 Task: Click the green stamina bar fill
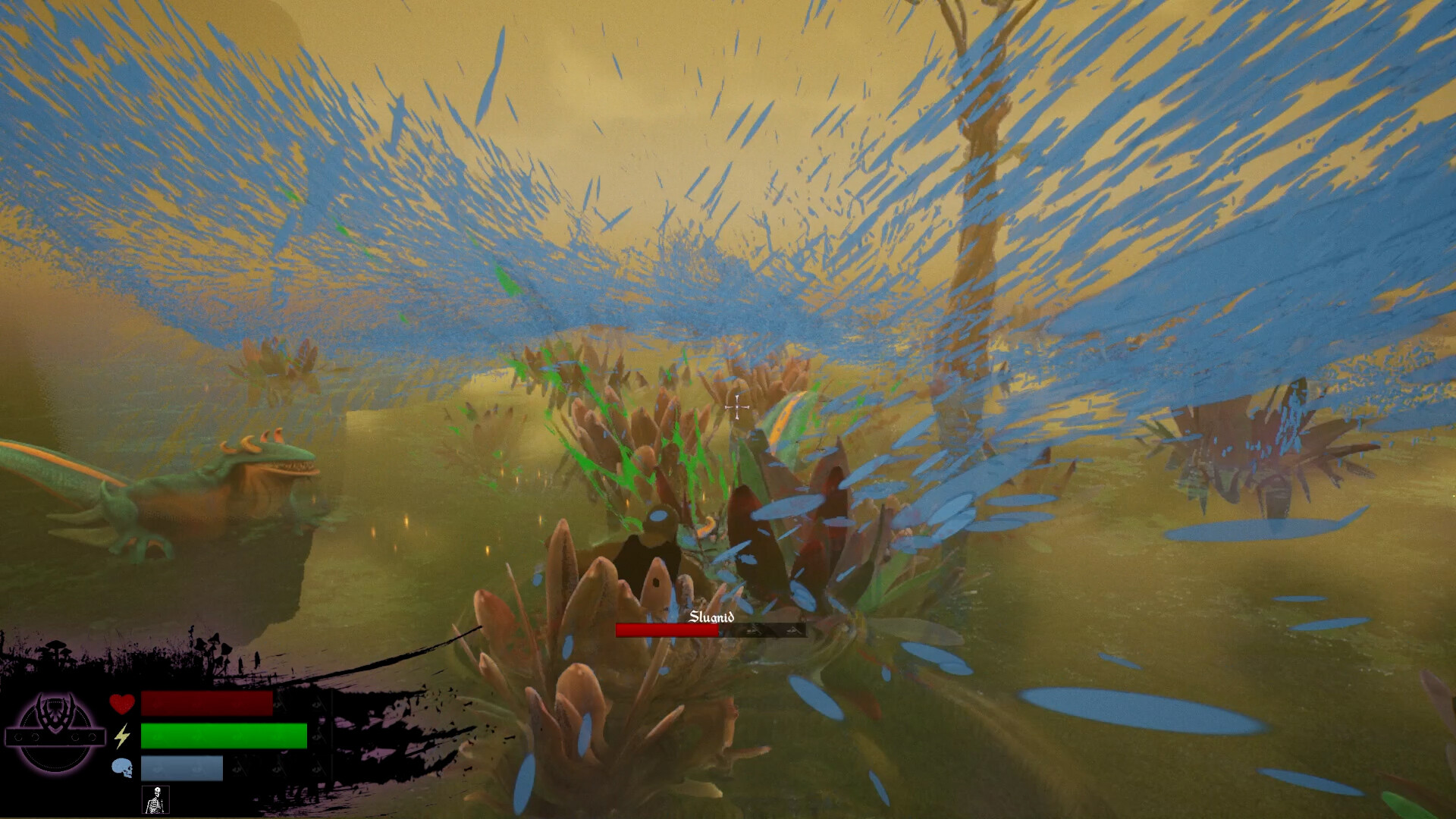pos(224,737)
